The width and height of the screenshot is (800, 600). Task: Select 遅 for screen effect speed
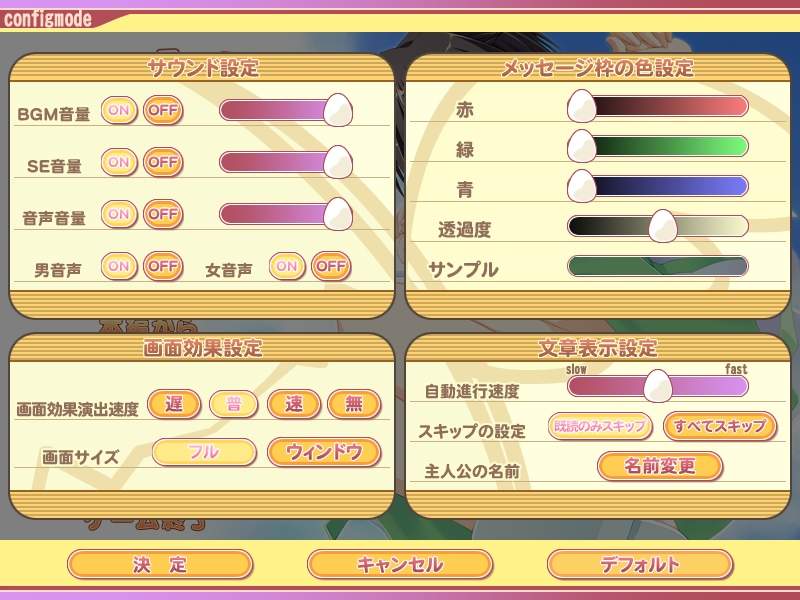174,404
